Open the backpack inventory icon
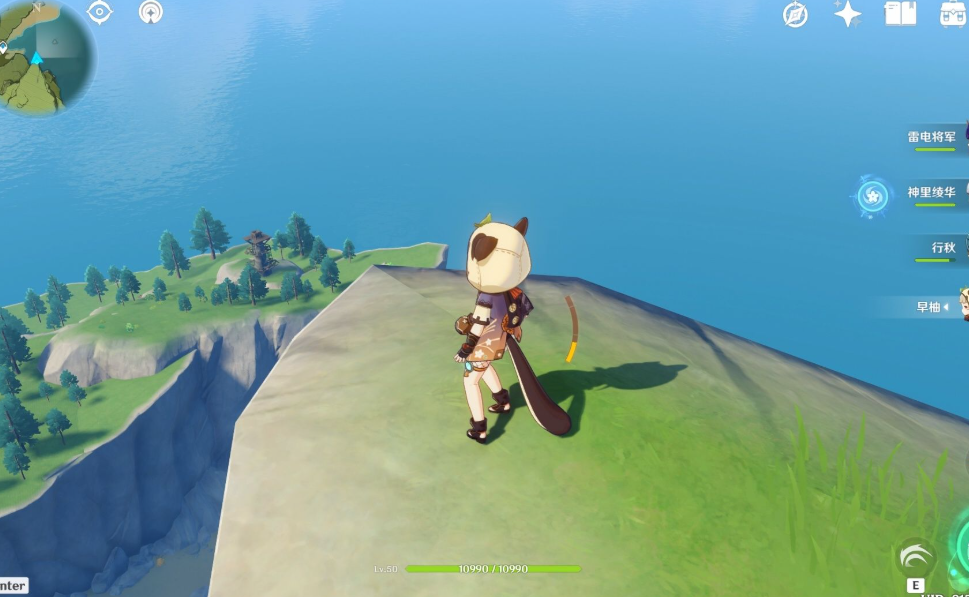This screenshot has width=969, height=597. point(953,13)
